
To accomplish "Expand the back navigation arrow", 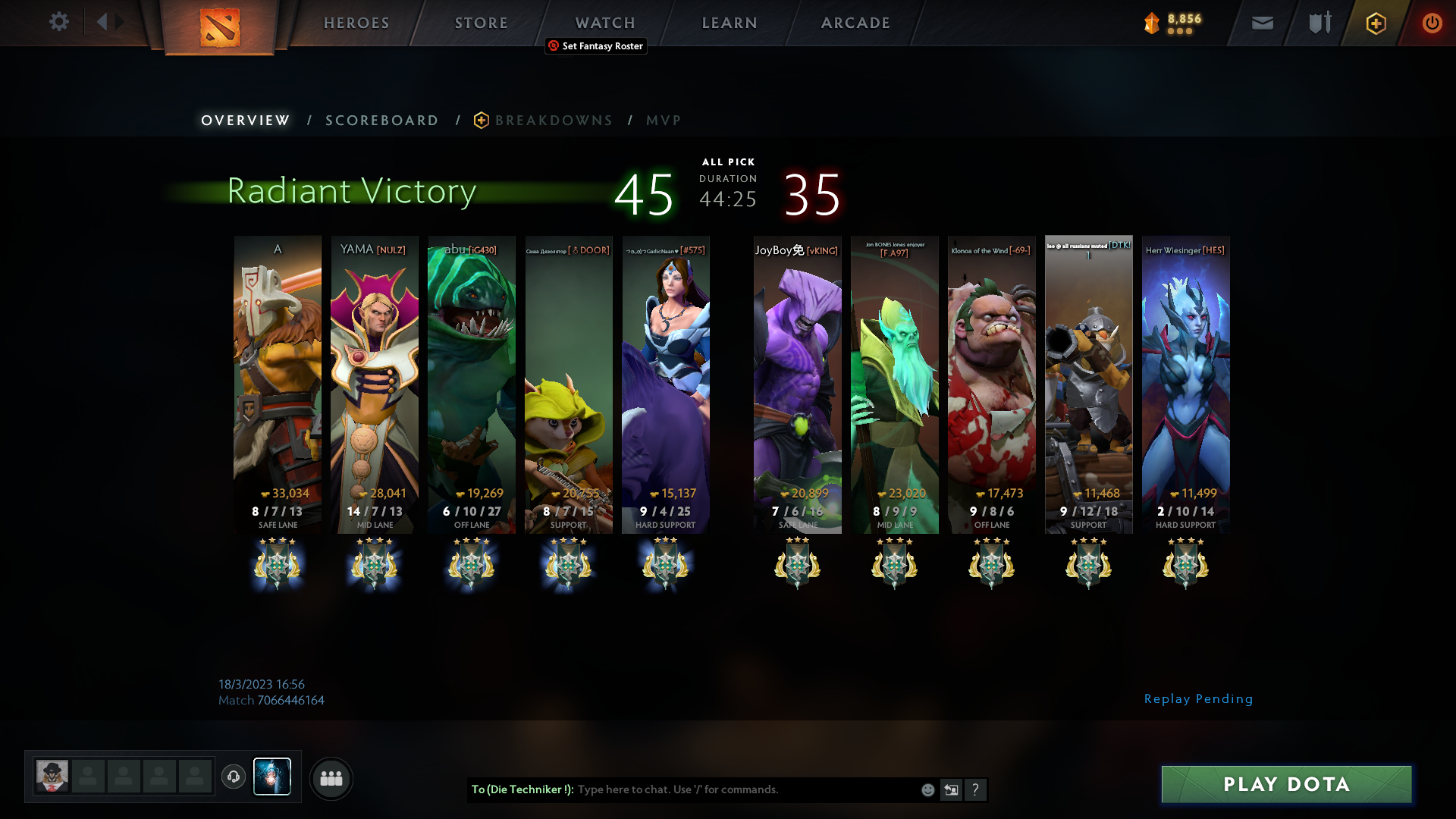I will pos(102,22).
